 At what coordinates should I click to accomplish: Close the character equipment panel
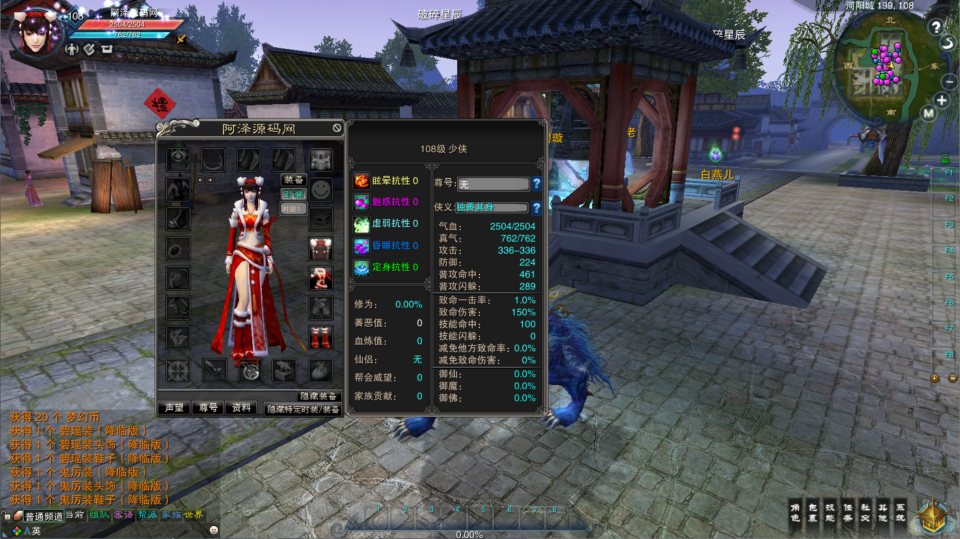(338, 128)
